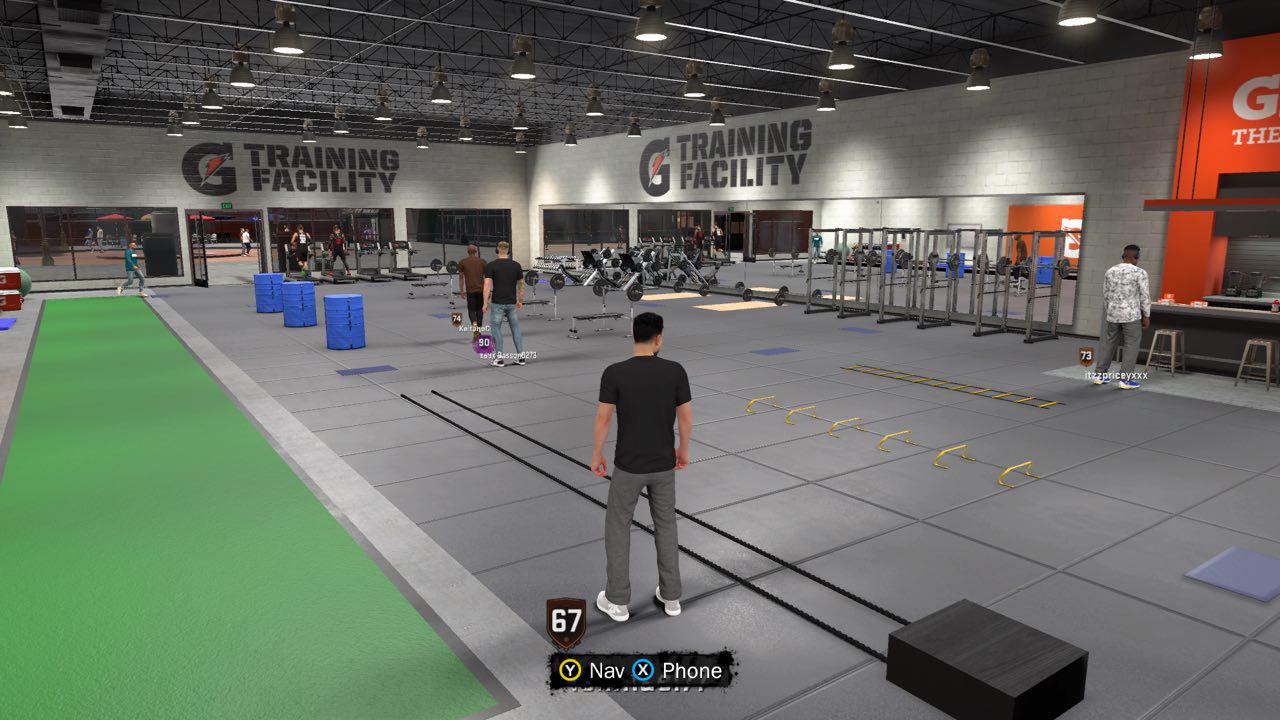Click the gamertag ending in 6273
1280x720 pixels.
click(510, 356)
